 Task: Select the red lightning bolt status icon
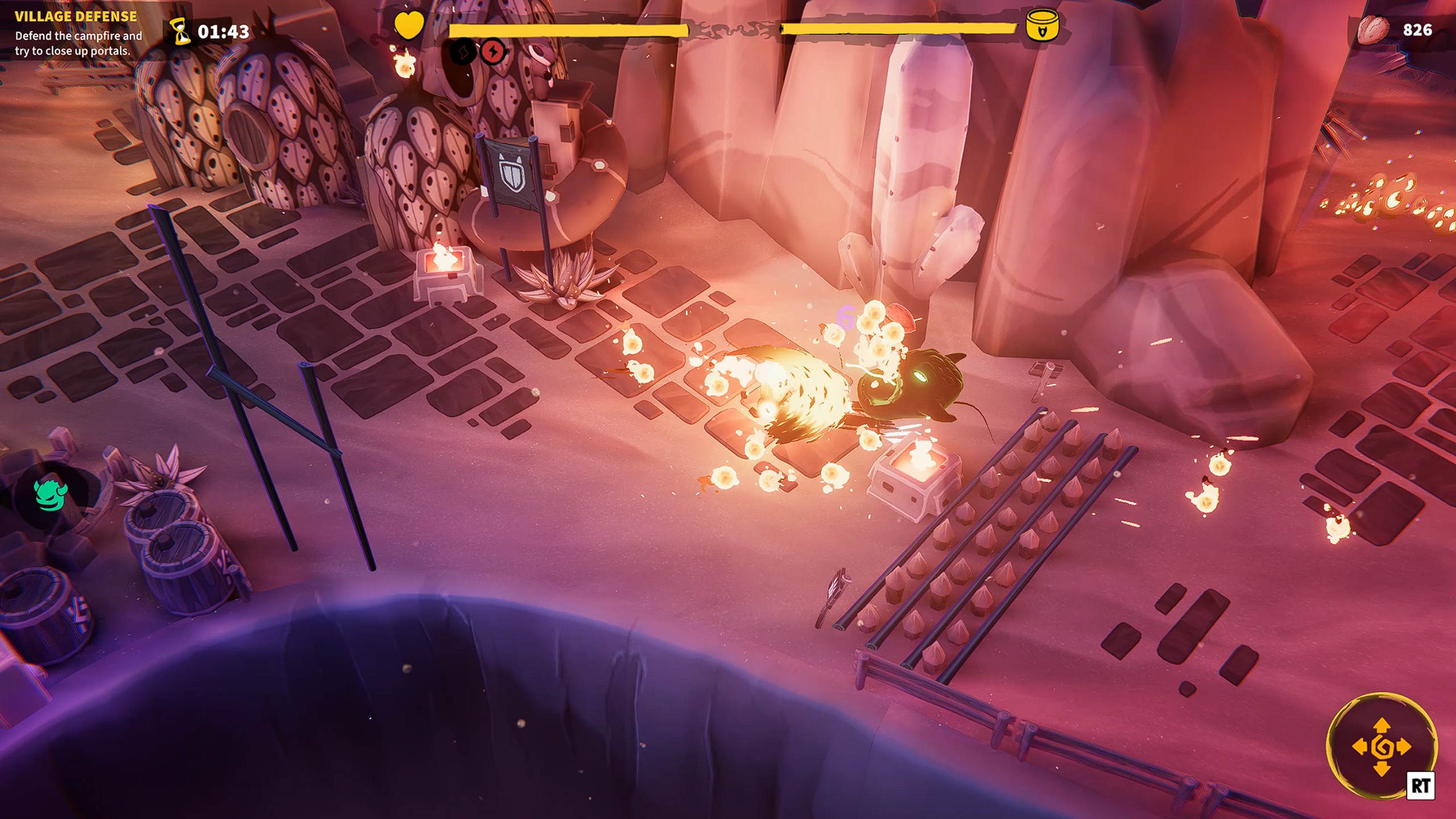pos(493,52)
